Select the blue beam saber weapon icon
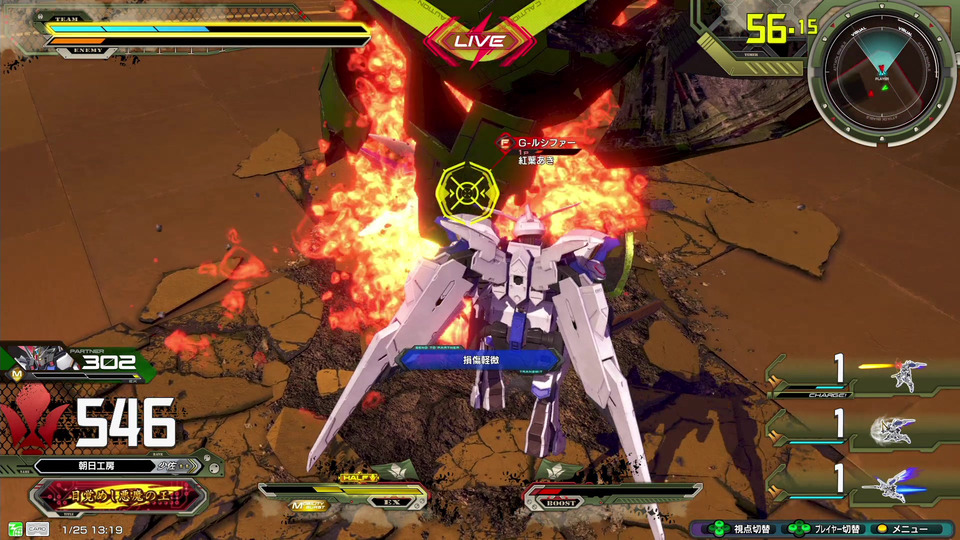Image resolution: width=960 pixels, height=540 pixels. [895, 484]
